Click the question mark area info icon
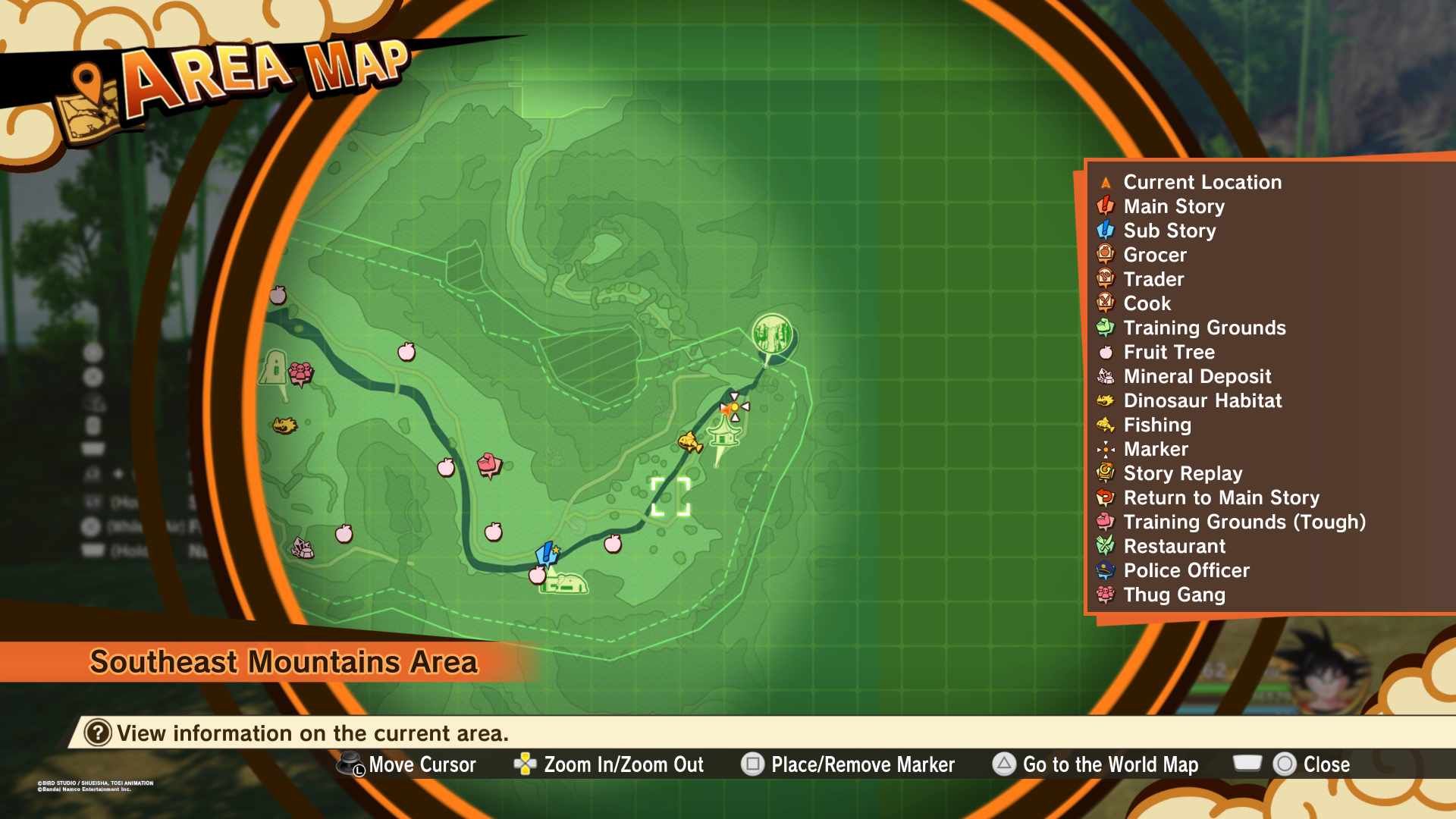This screenshot has height=819, width=1456. click(98, 733)
